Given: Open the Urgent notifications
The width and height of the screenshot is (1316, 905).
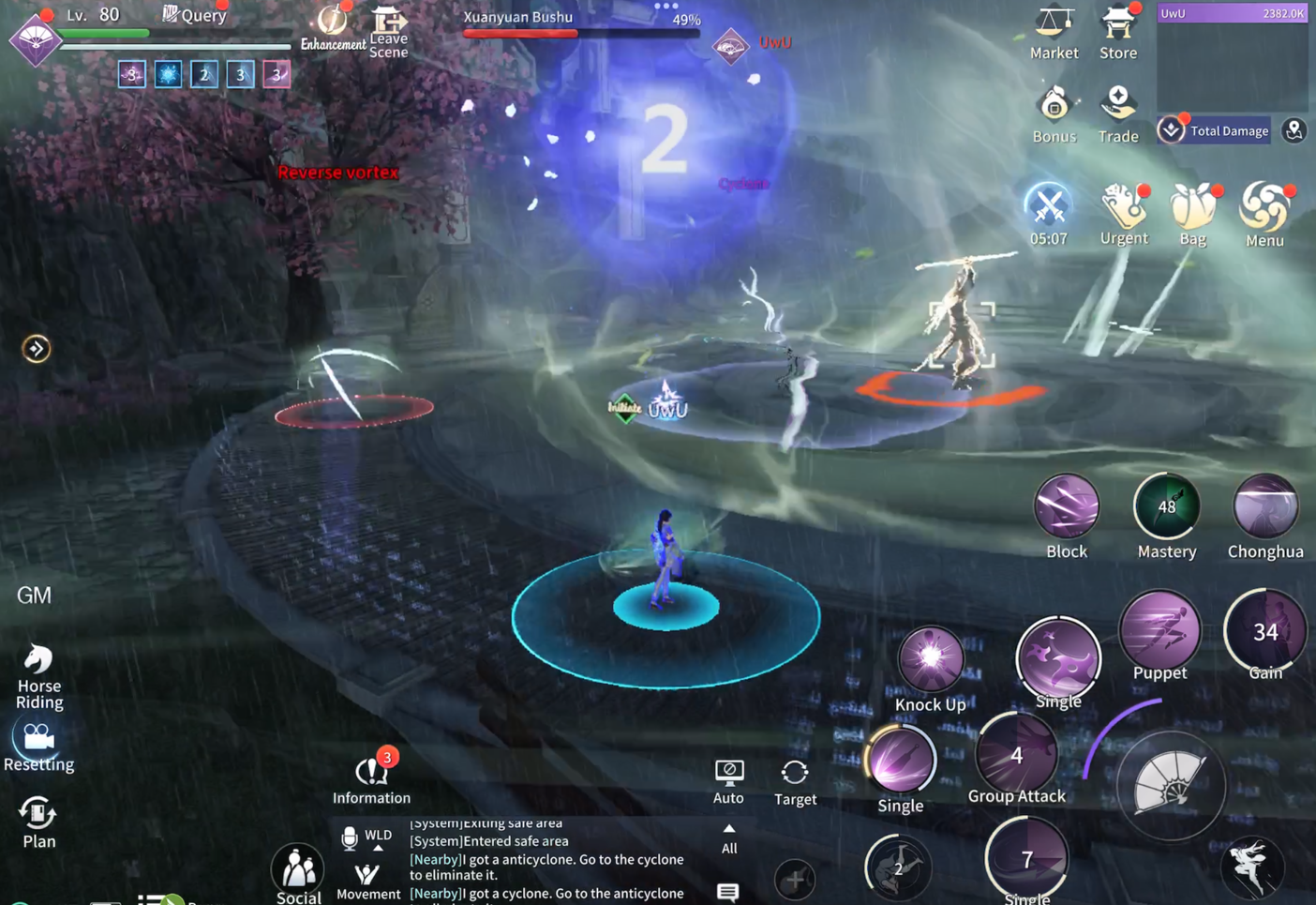Looking at the screenshot, I should [x=1124, y=212].
